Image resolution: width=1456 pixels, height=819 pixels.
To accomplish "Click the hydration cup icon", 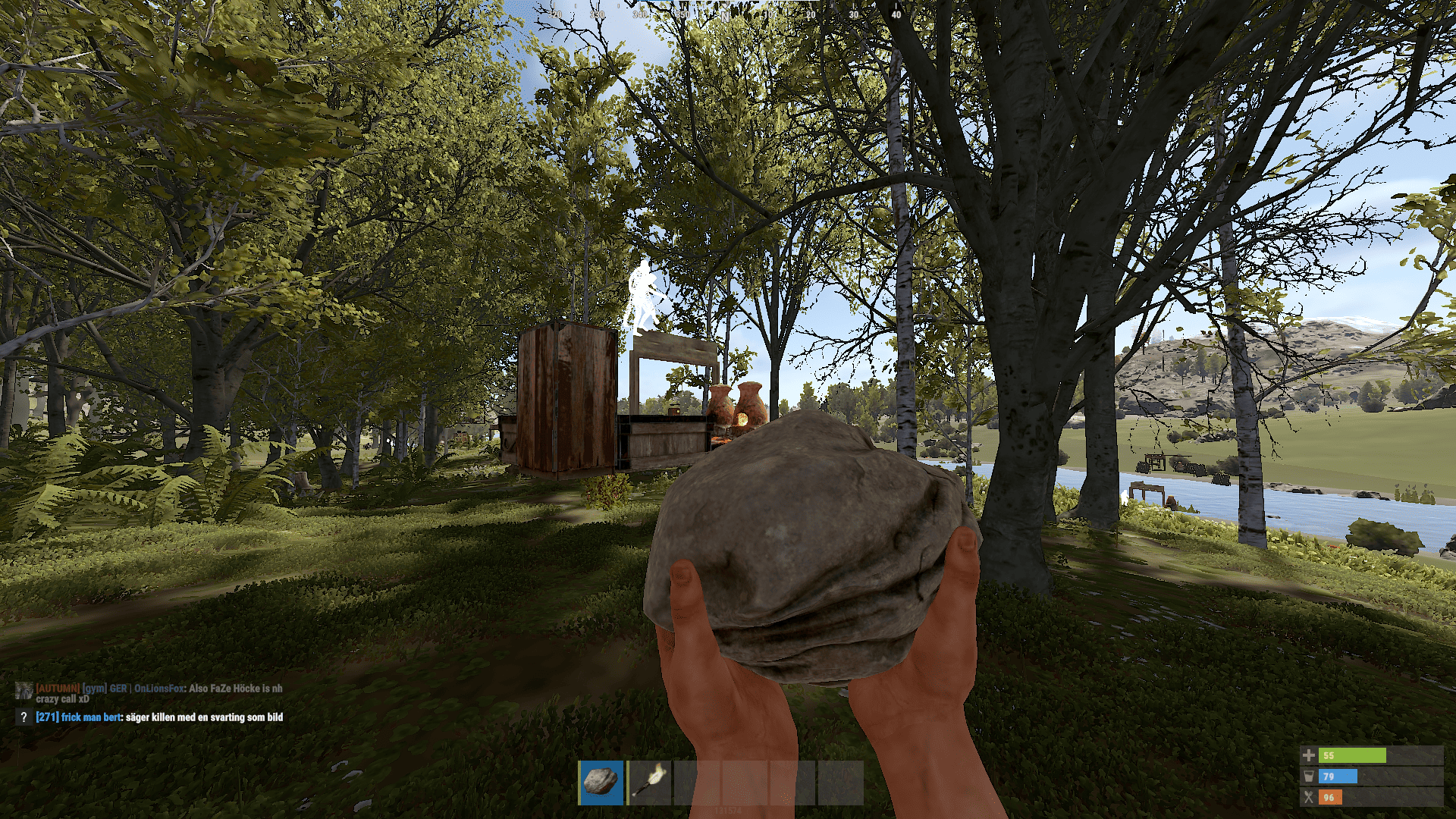I will [x=1309, y=777].
